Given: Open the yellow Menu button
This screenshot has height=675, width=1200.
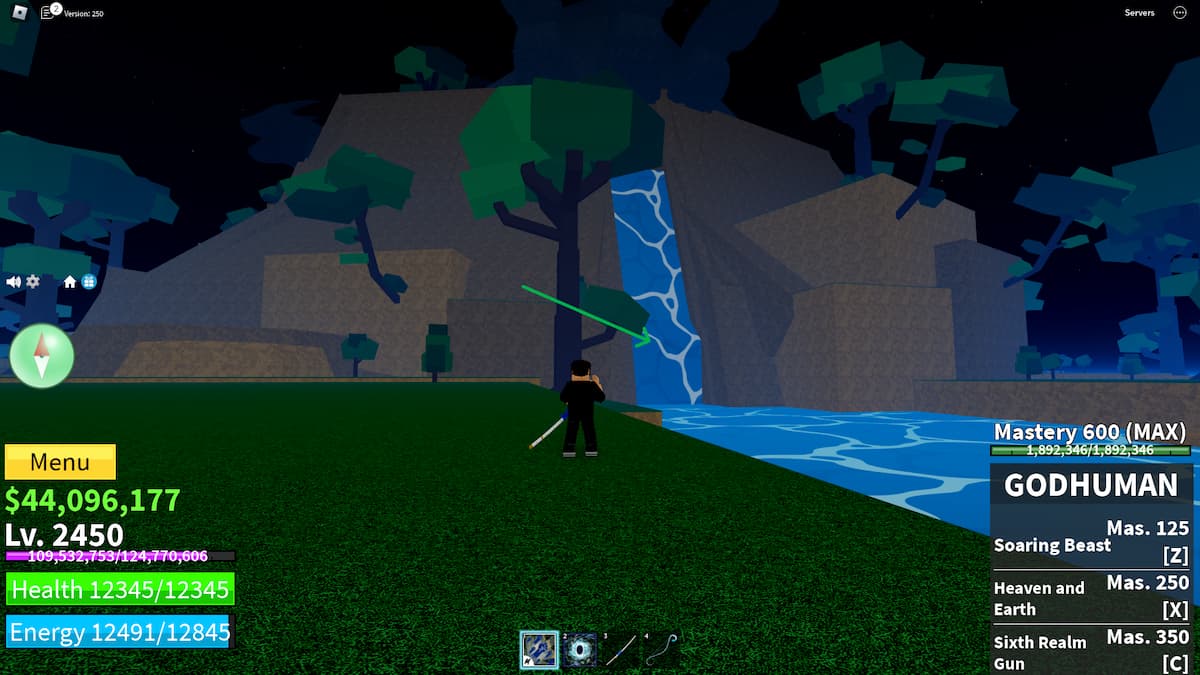Looking at the screenshot, I should 60,462.
